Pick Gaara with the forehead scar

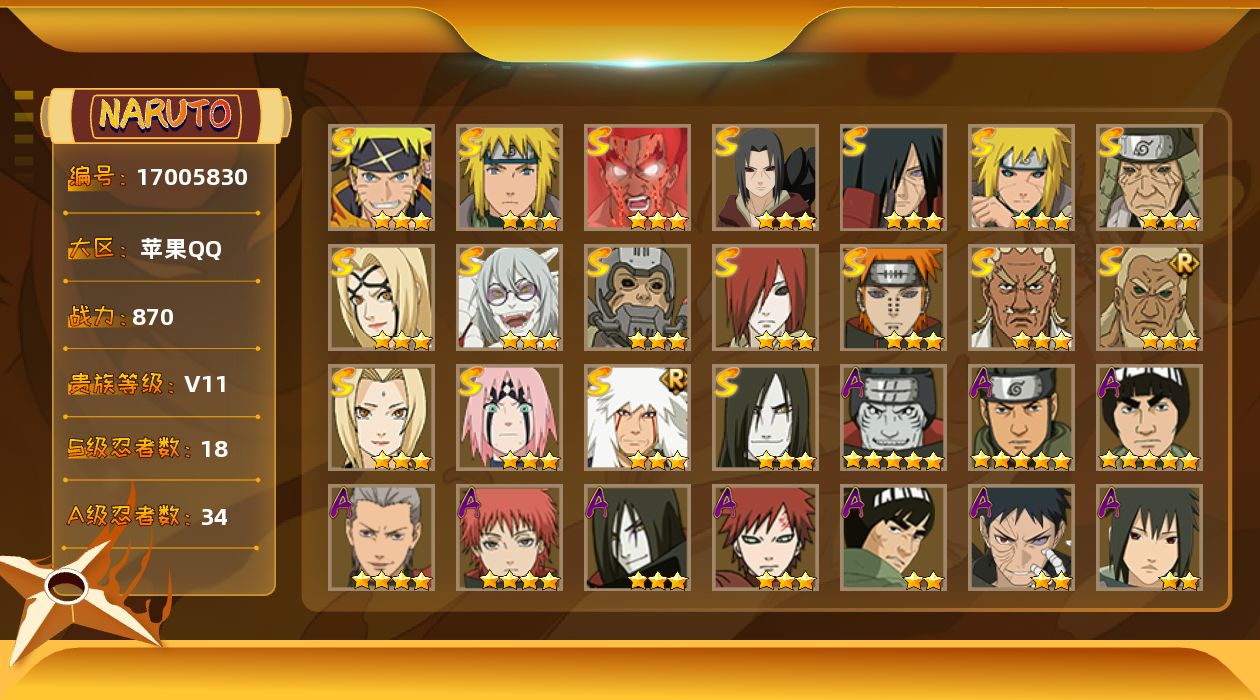(x=765, y=538)
